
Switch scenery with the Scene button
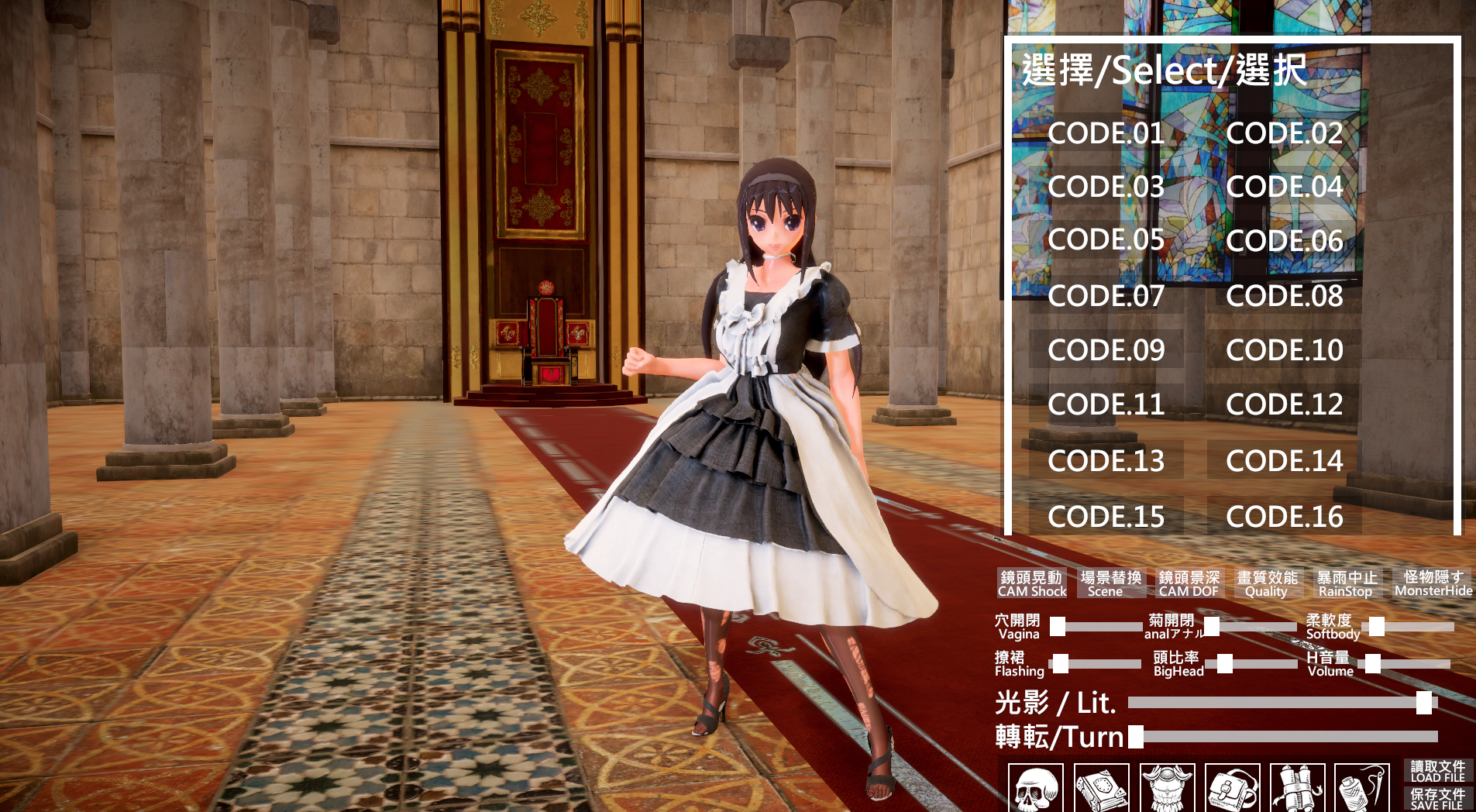[1110, 583]
